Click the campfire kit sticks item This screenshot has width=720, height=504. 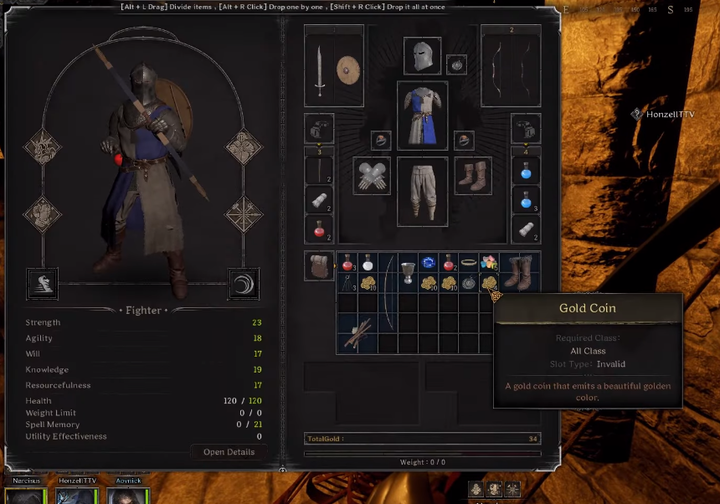[356, 333]
